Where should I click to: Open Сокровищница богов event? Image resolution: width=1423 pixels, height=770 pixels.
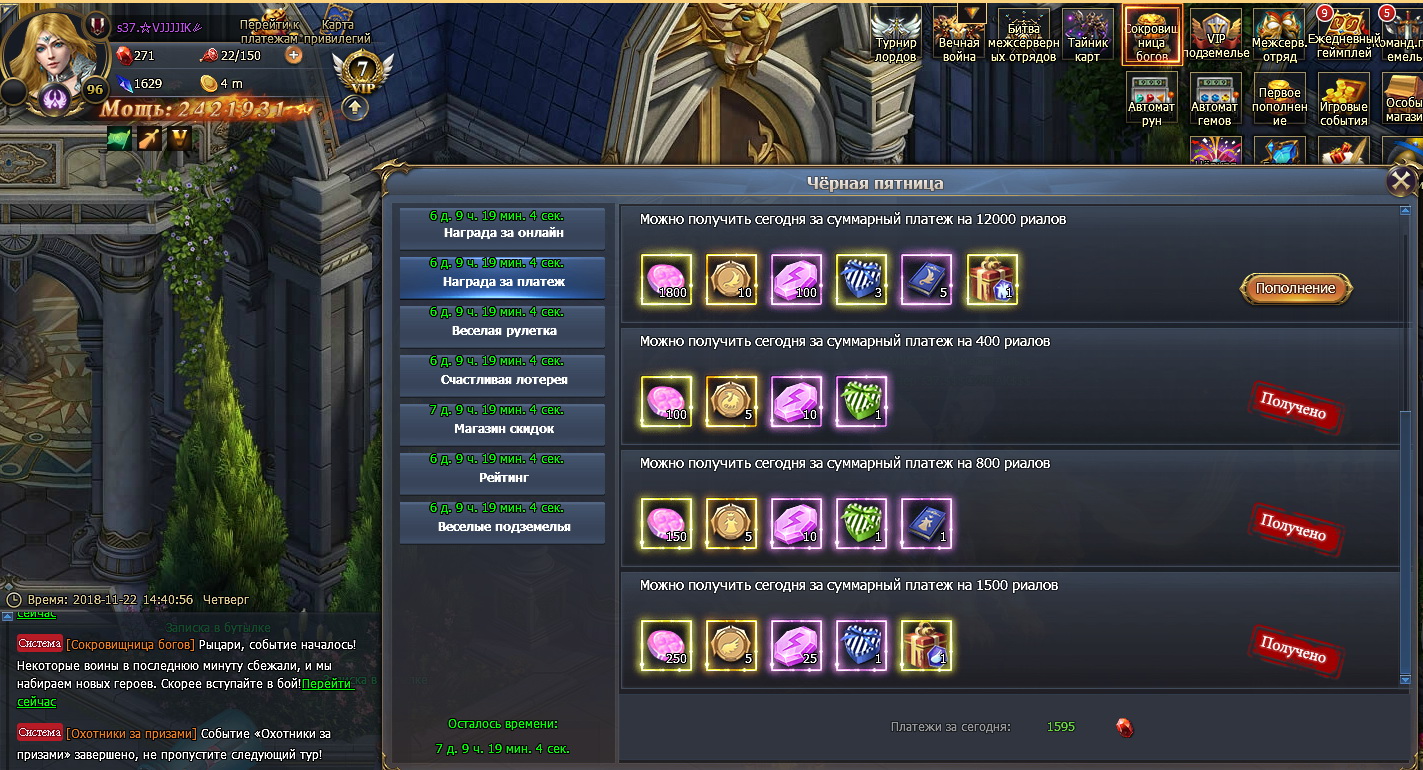click(x=1152, y=35)
